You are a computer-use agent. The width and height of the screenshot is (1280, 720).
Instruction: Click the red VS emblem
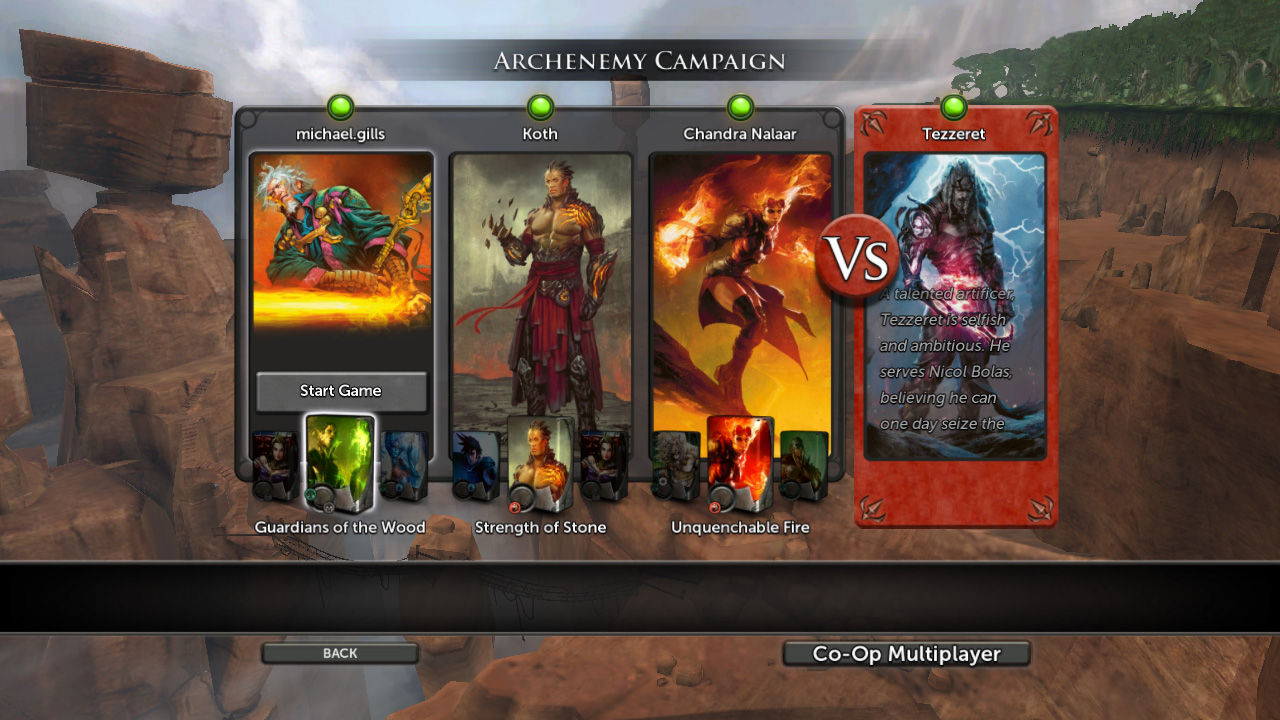click(858, 256)
